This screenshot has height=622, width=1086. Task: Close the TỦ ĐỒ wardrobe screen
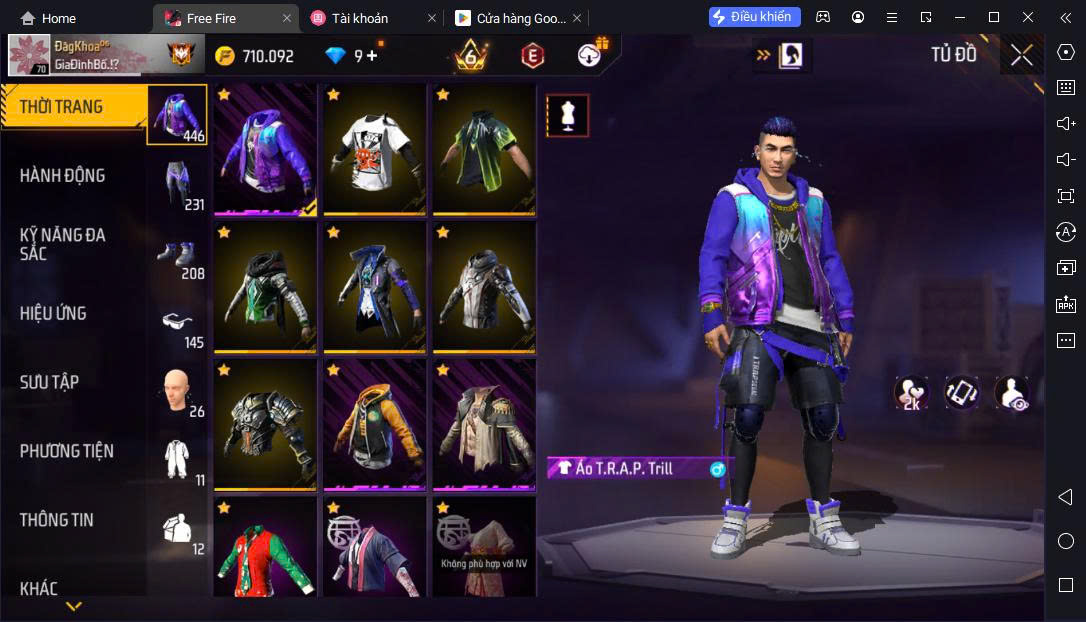point(1021,55)
